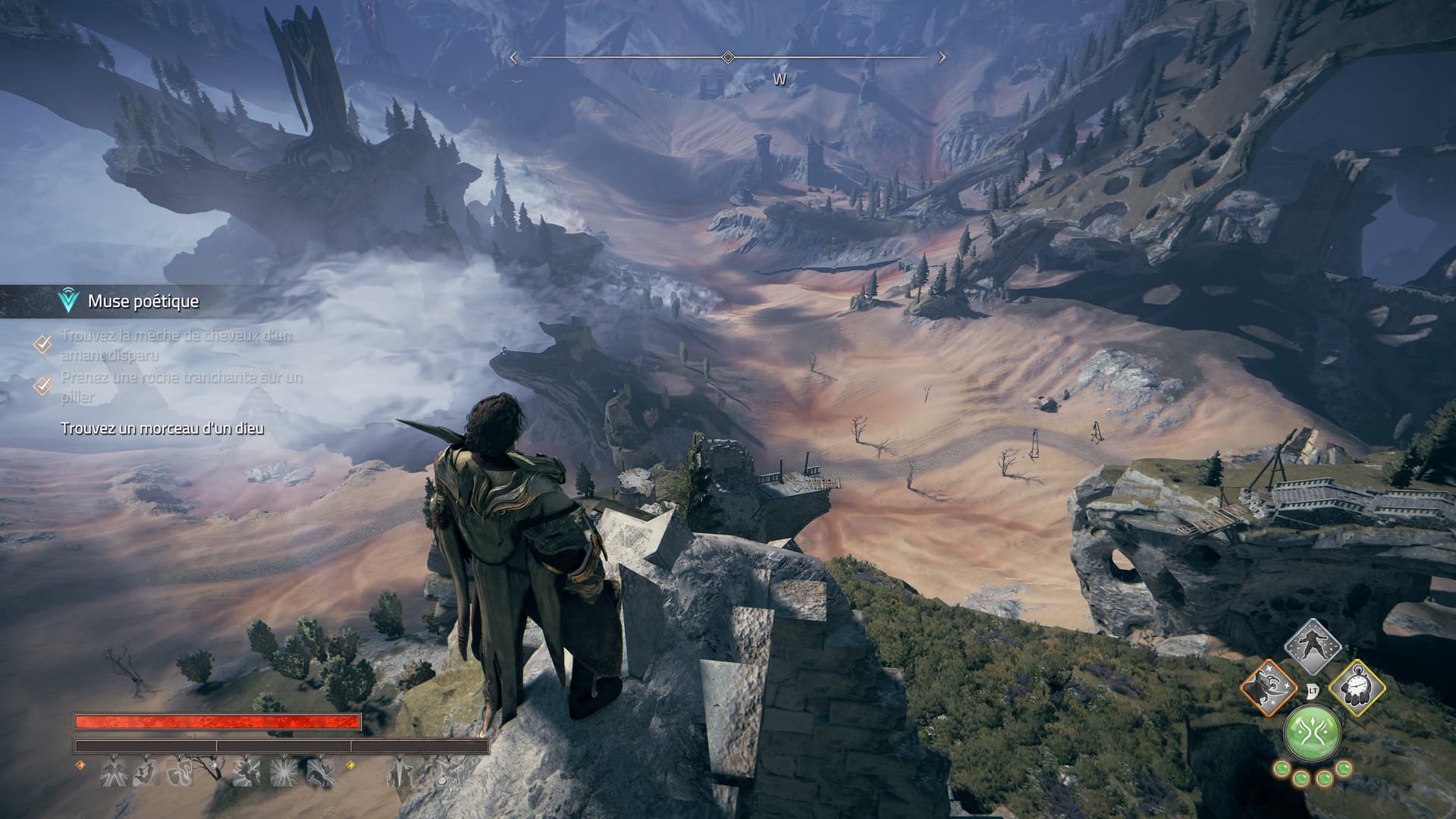
Task: Activate the green healing orb
Action: coord(1311,733)
